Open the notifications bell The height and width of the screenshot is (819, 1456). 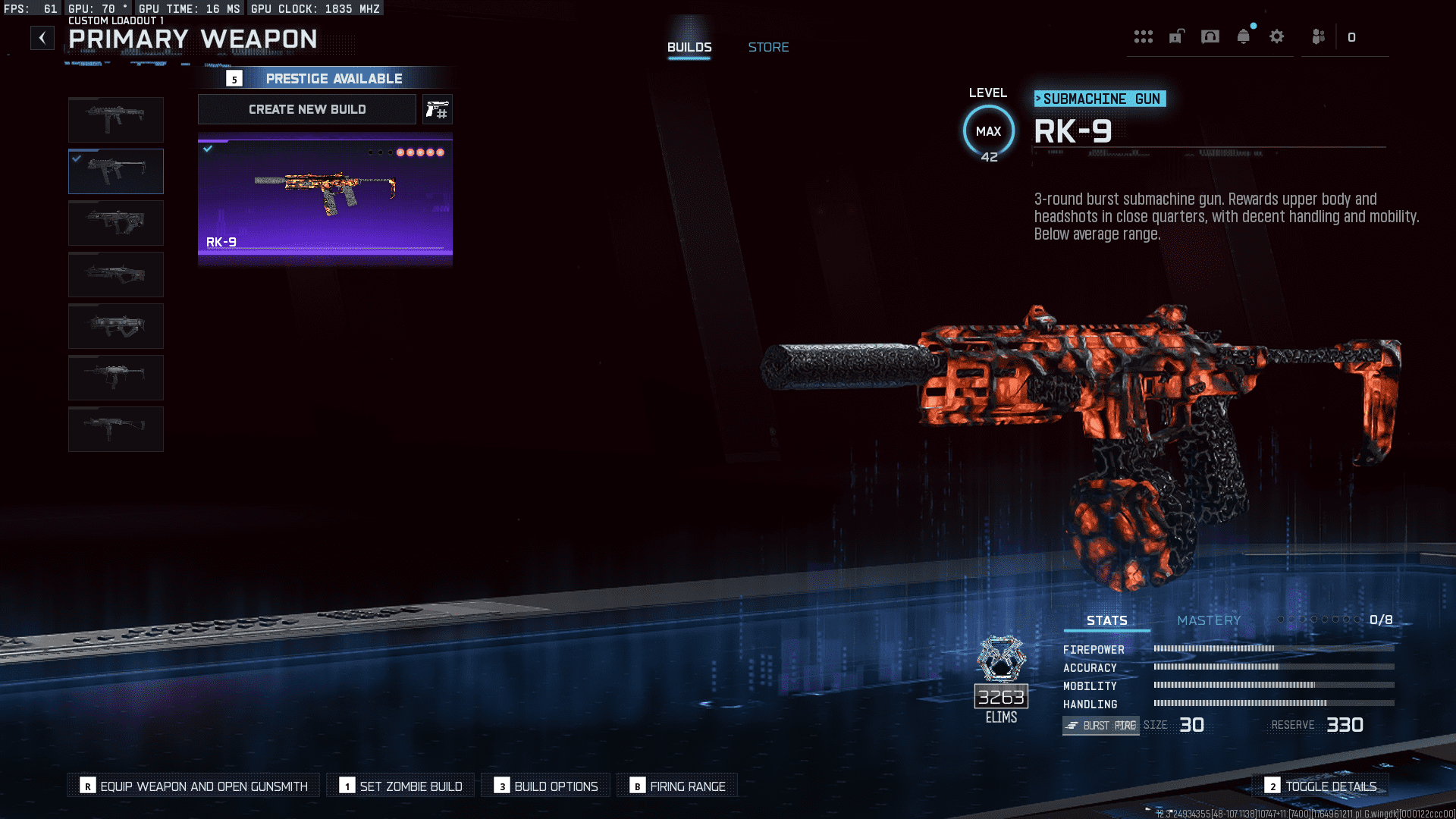point(1243,36)
